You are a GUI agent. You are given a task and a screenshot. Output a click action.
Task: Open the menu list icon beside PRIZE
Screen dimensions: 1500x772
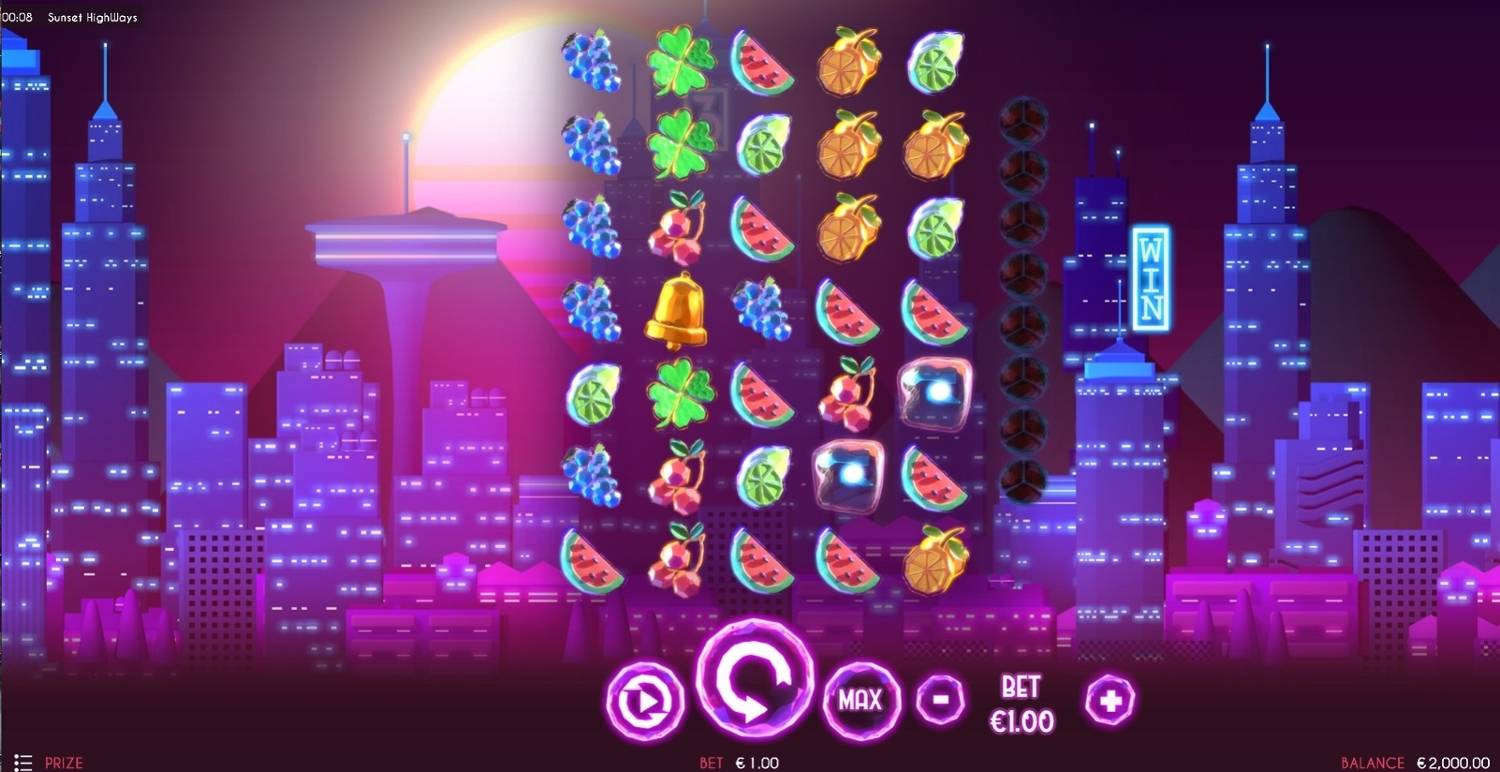[x=24, y=762]
